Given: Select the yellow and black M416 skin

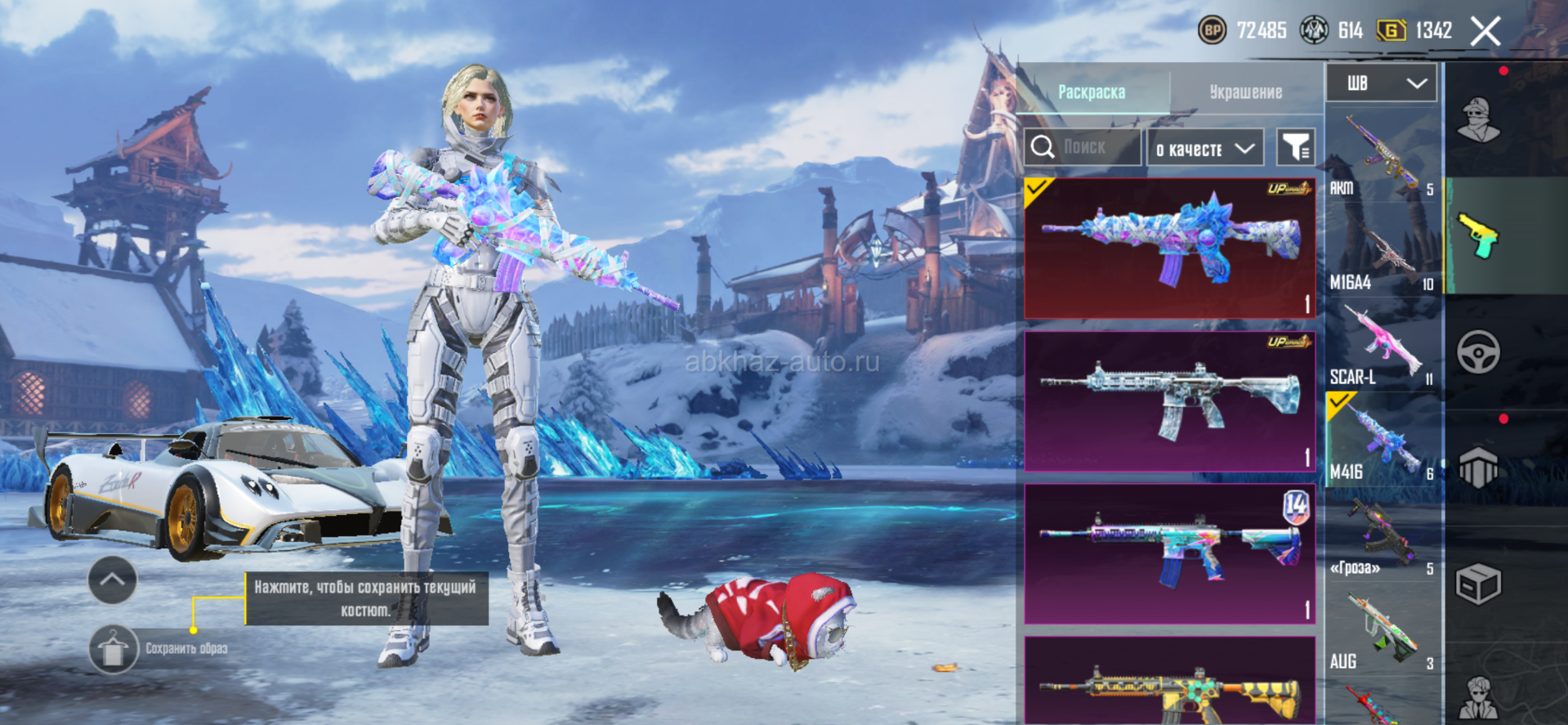Looking at the screenshot, I should [x=1169, y=682].
